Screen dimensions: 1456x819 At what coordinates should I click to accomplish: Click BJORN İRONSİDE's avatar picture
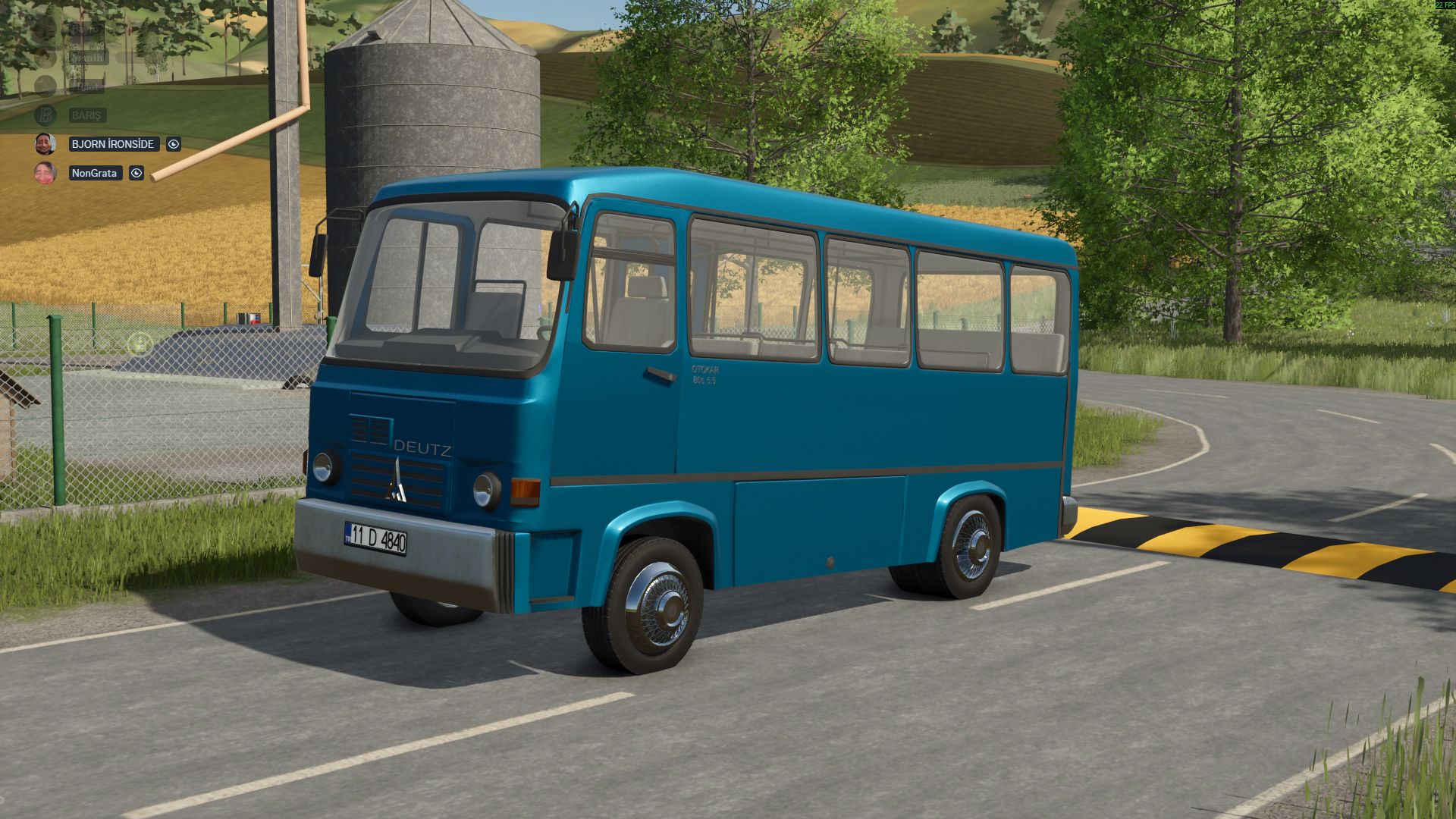click(45, 144)
